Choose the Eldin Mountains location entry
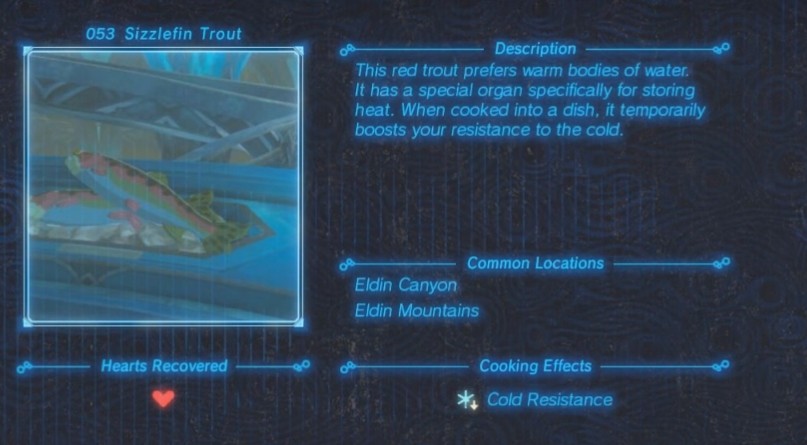Image resolution: width=807 pixels, height=445 pixels. tap(416, 311)
